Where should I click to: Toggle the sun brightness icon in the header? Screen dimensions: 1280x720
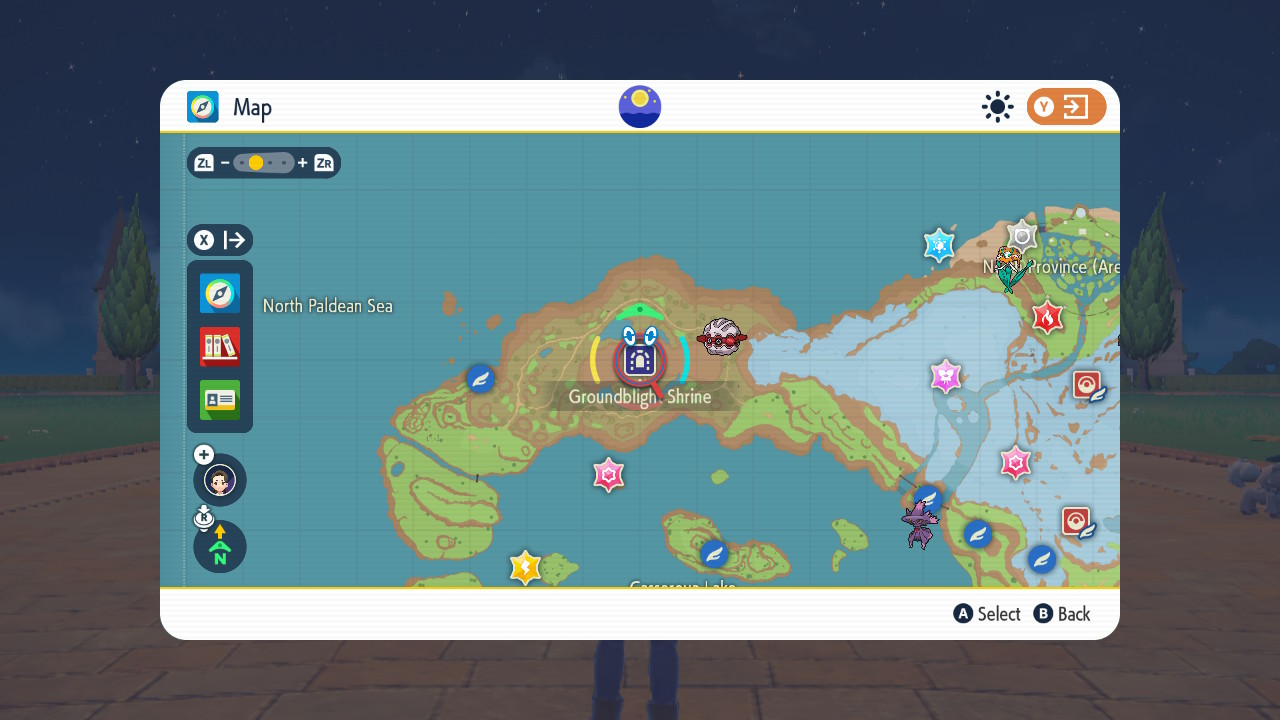(997, 106)
